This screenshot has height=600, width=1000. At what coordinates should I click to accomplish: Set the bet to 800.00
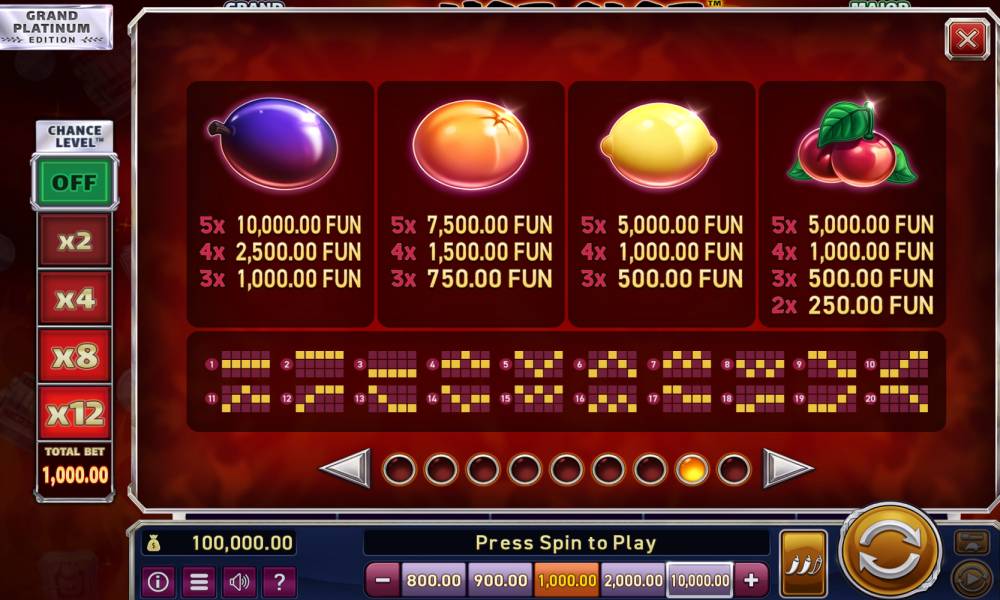click(434, 580)
